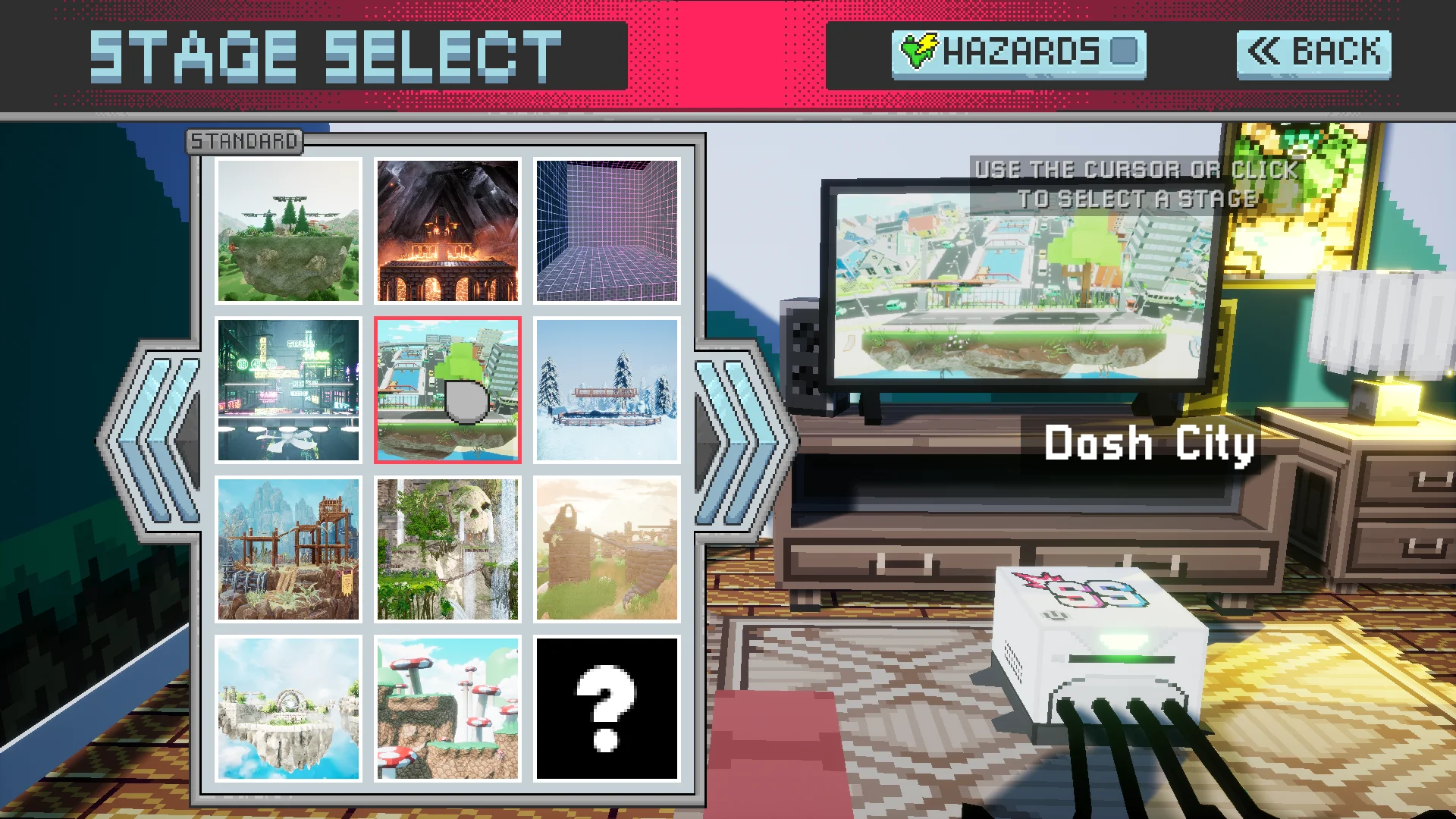1456x819 pixels.
Task: Choose the desert ruins bridge stage
Action: [607, 550]
